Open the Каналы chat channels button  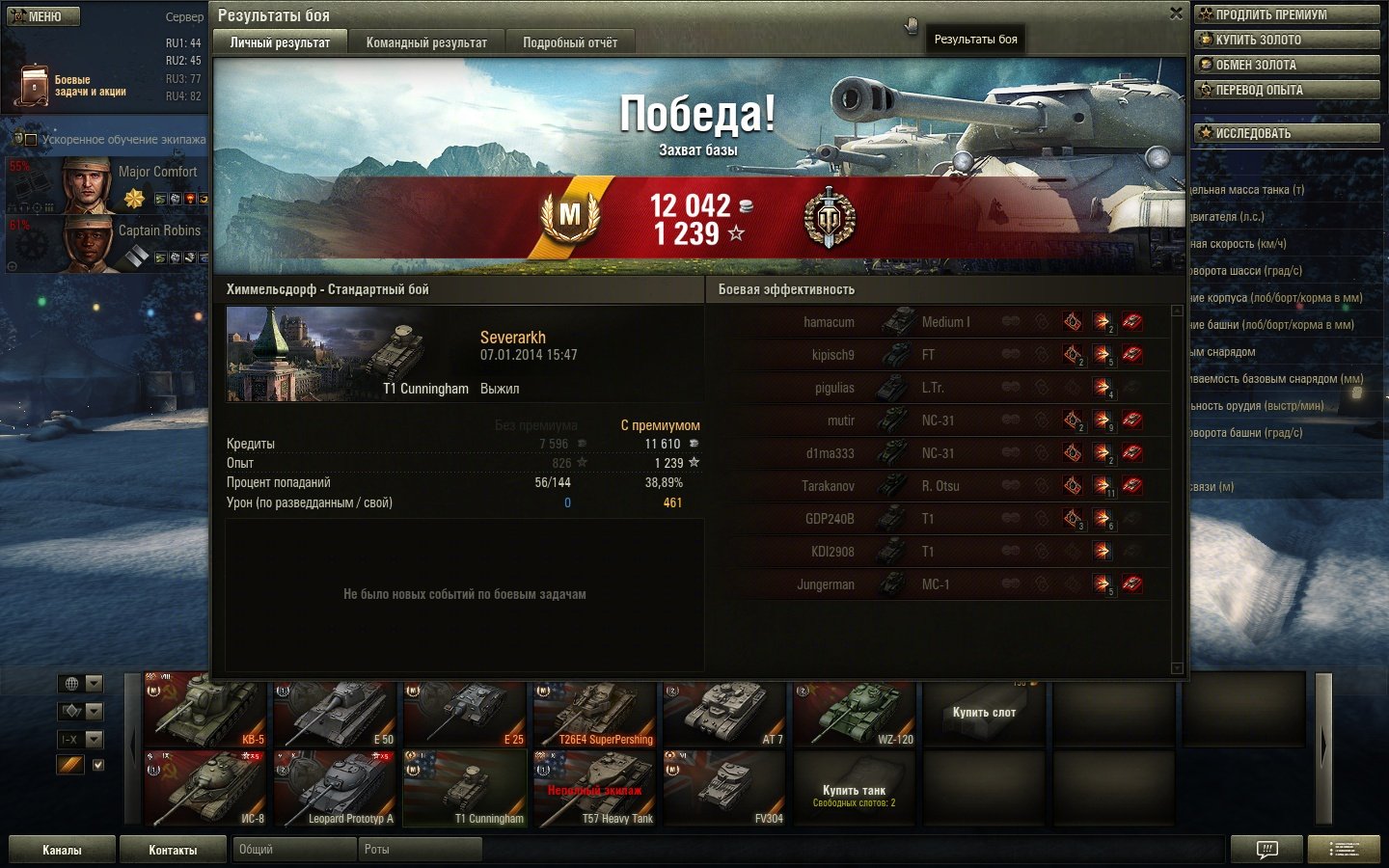click(62, 850)
